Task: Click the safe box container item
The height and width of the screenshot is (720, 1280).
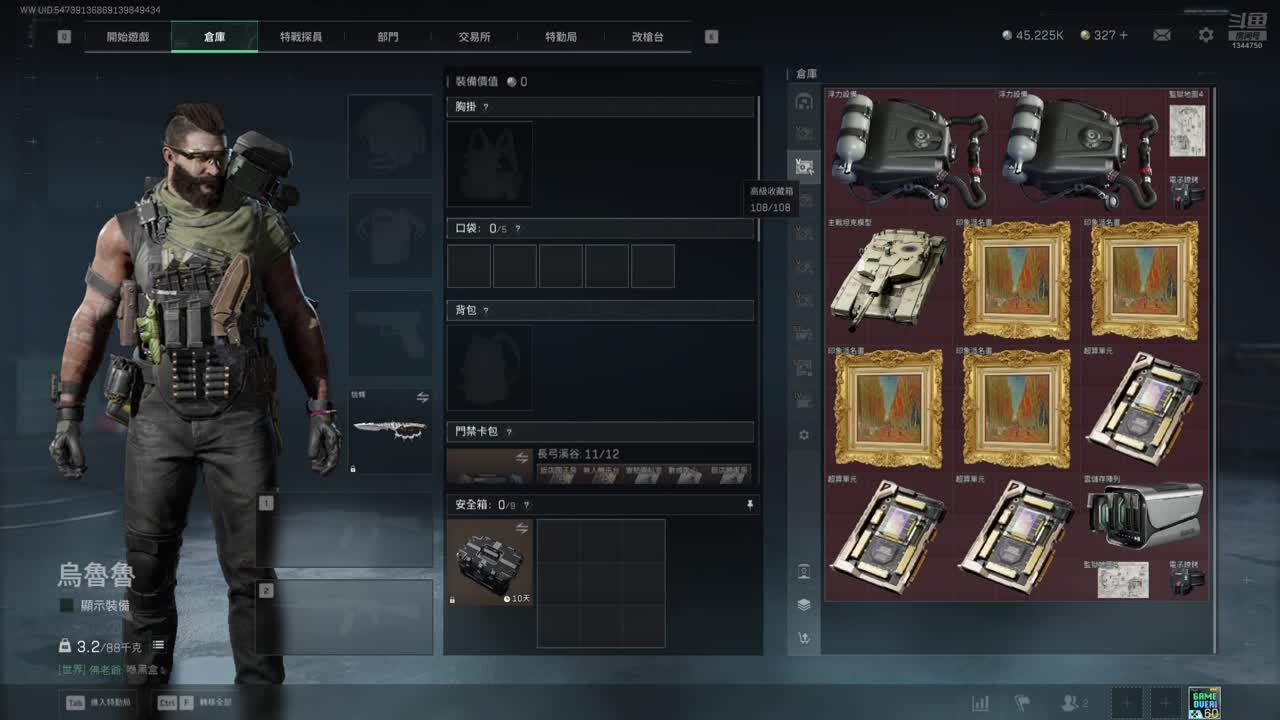Action: (x=490, y=561)
